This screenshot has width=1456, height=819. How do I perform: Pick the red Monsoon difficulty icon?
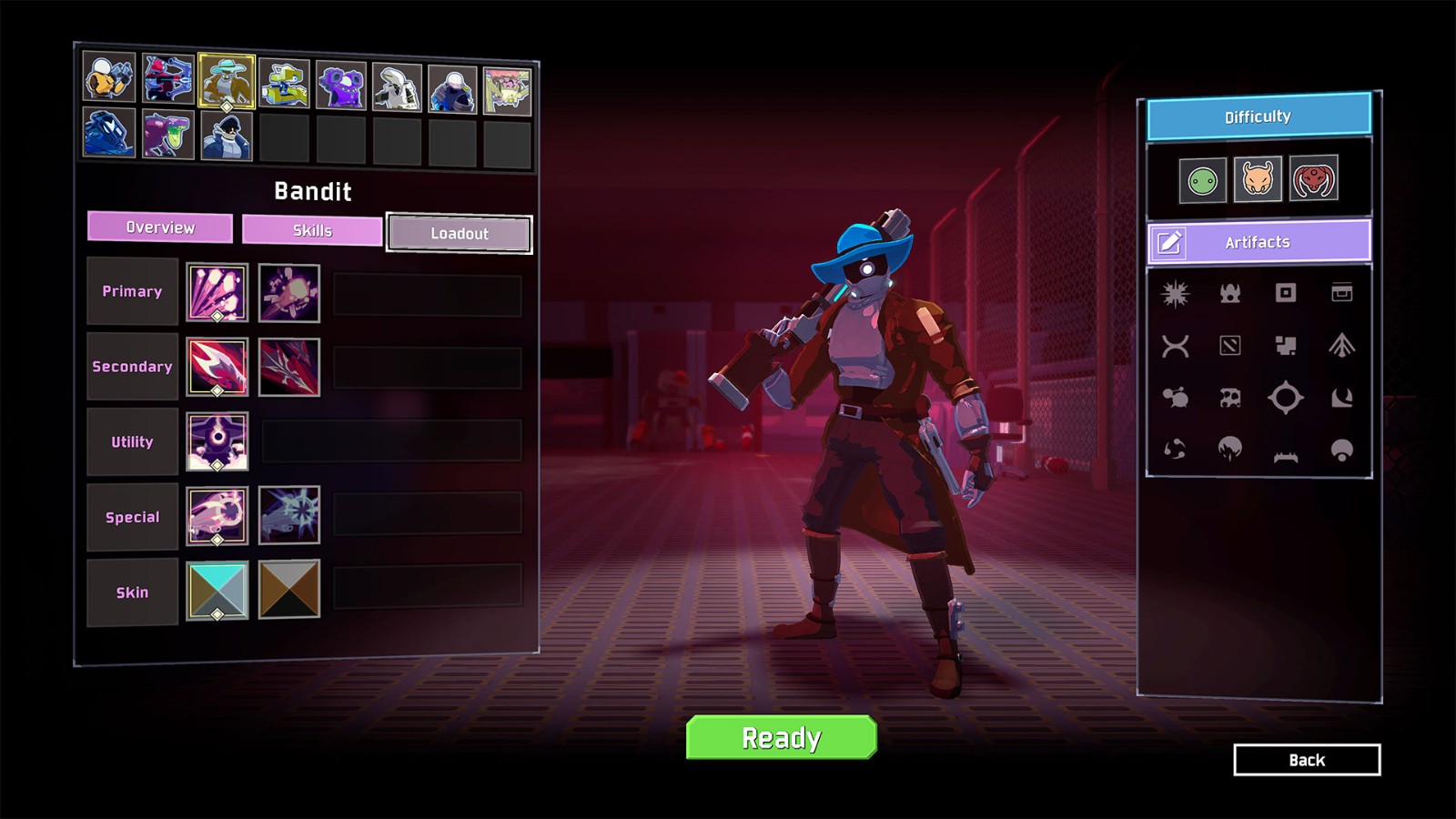pyautogui.click(x=1313, y=179)
